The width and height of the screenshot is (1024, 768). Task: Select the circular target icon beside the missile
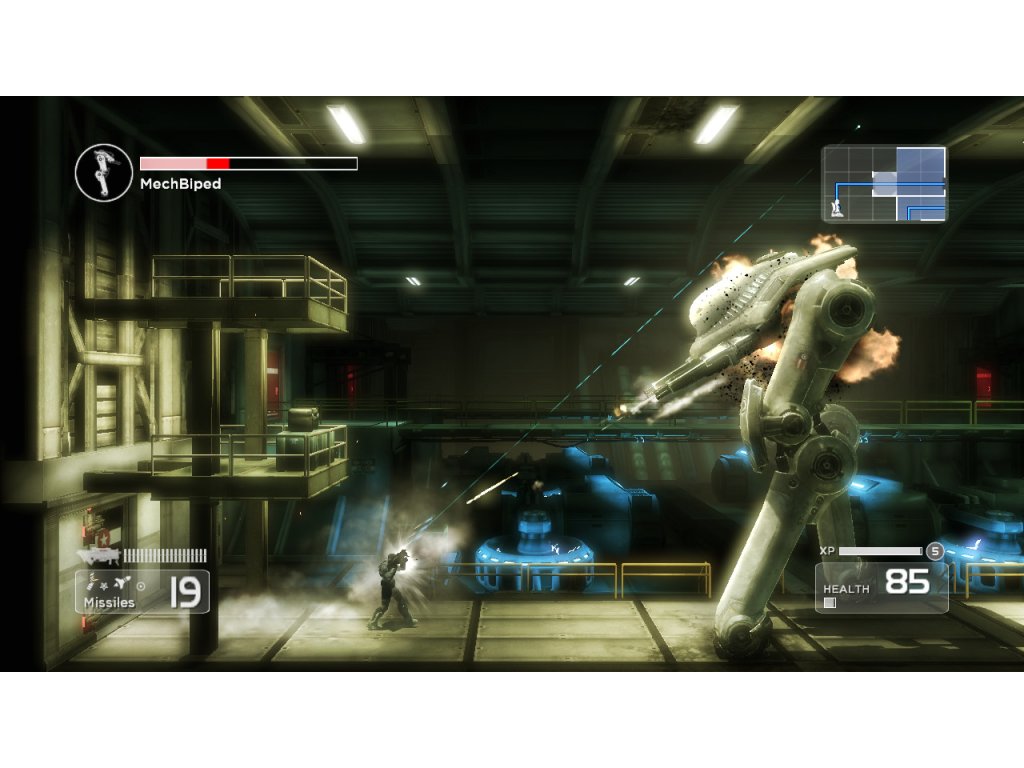click(140, 585)
